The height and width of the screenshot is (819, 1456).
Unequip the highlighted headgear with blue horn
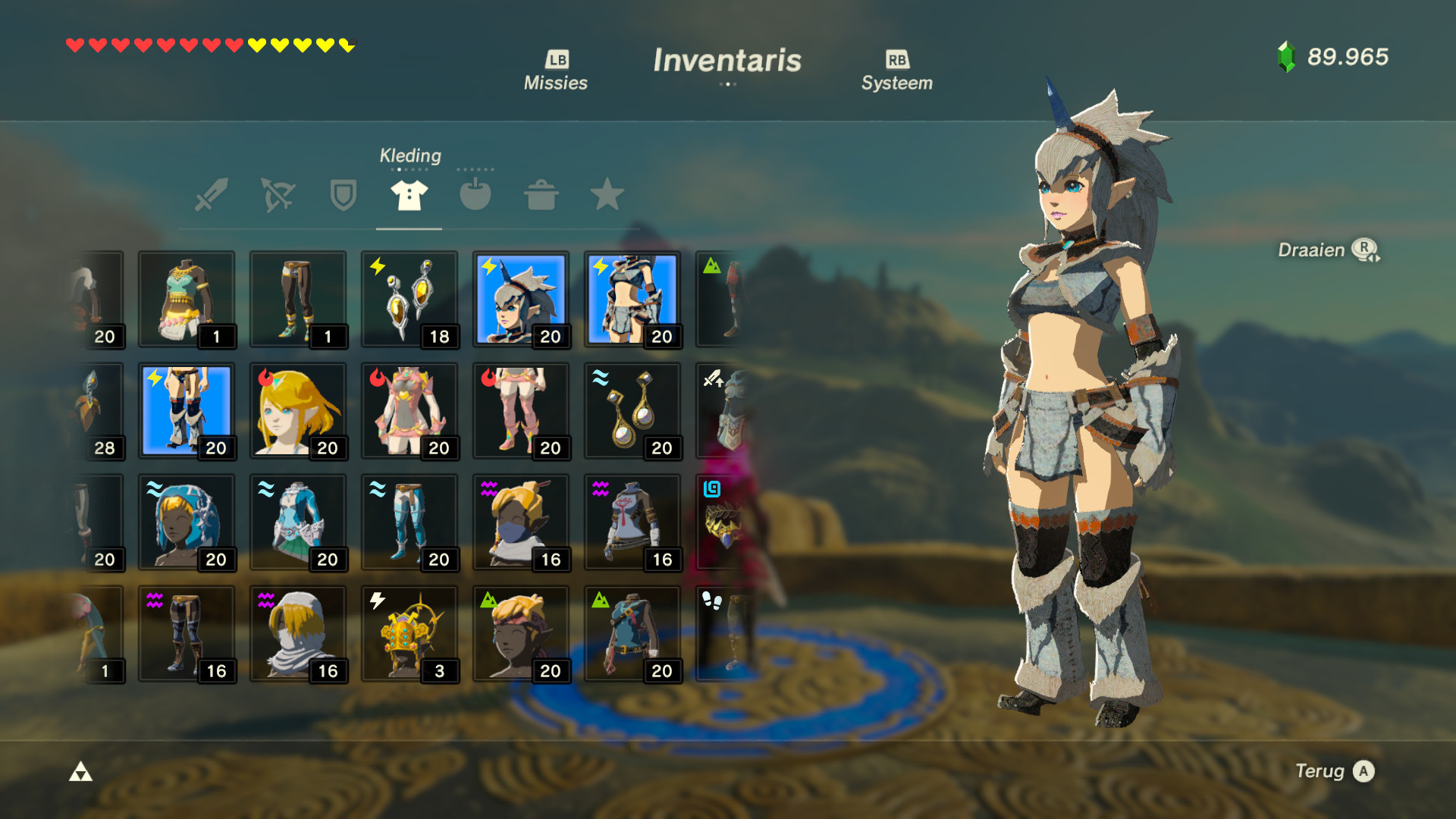[522, 300]
